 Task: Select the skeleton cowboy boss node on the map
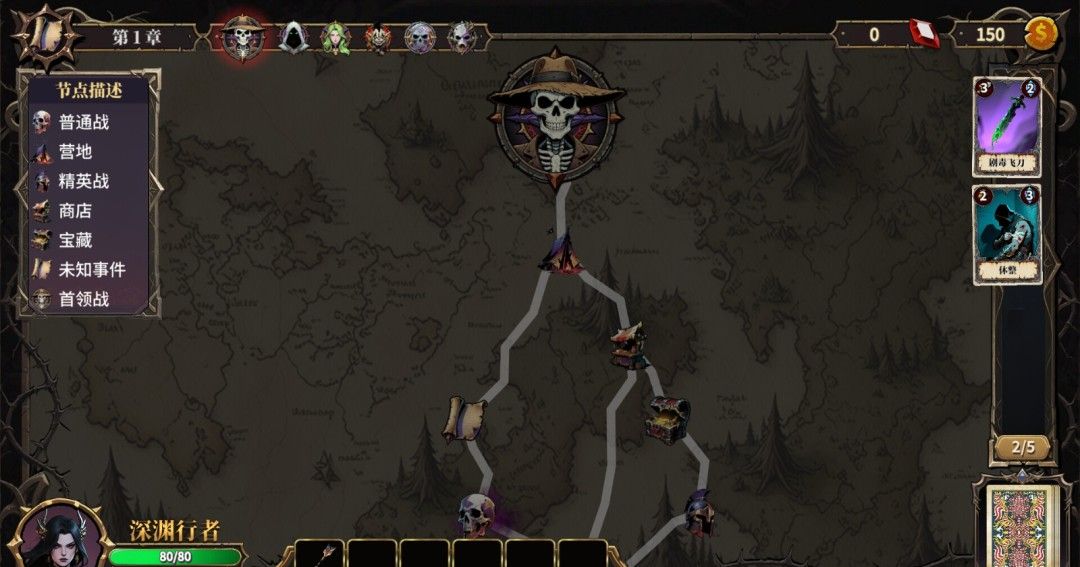click(557, 118)
